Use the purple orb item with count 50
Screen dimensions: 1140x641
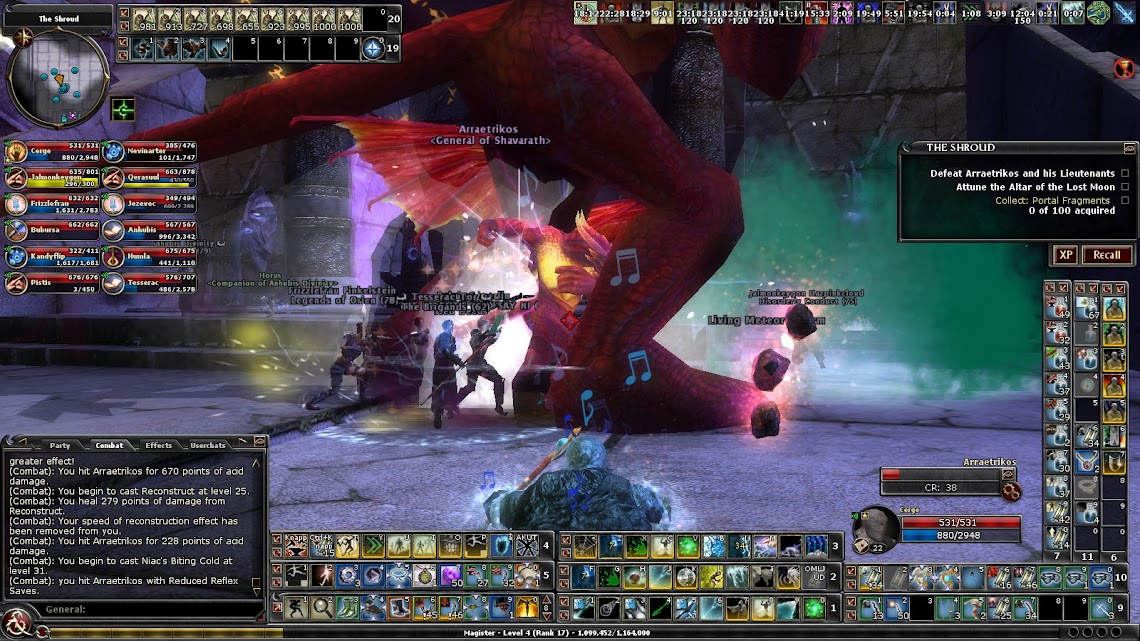click(449, 576)
